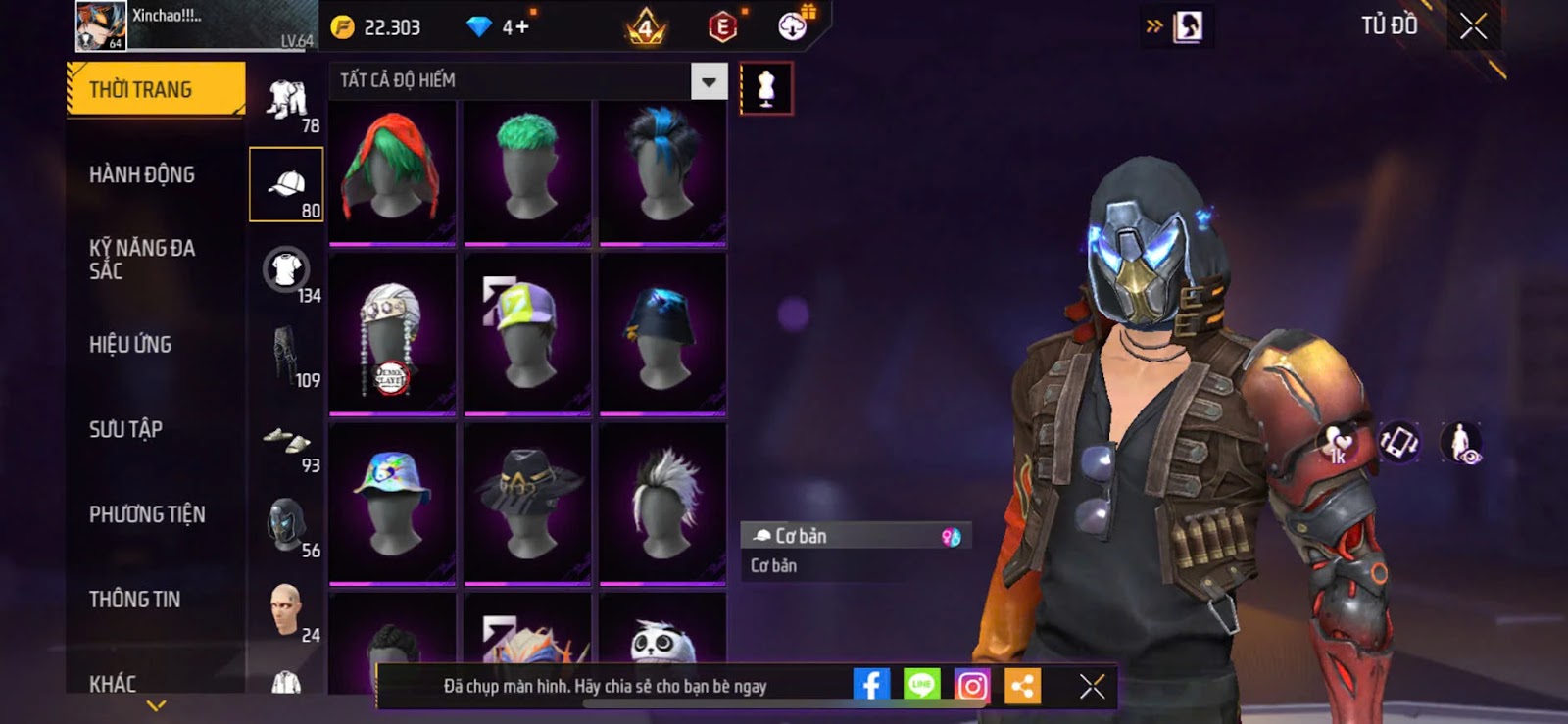Open the Sưu Tập section

tap(125, 429)
